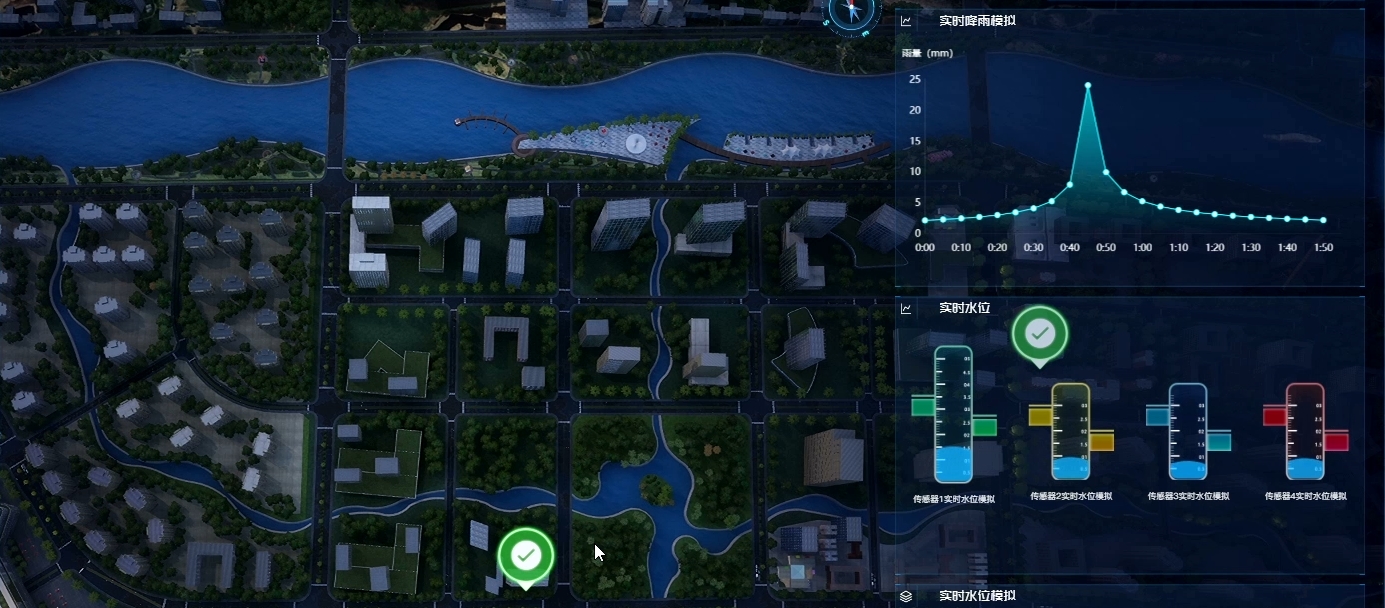1385x608 pixels.
Task: Click the compass icon
Action: 853,11
